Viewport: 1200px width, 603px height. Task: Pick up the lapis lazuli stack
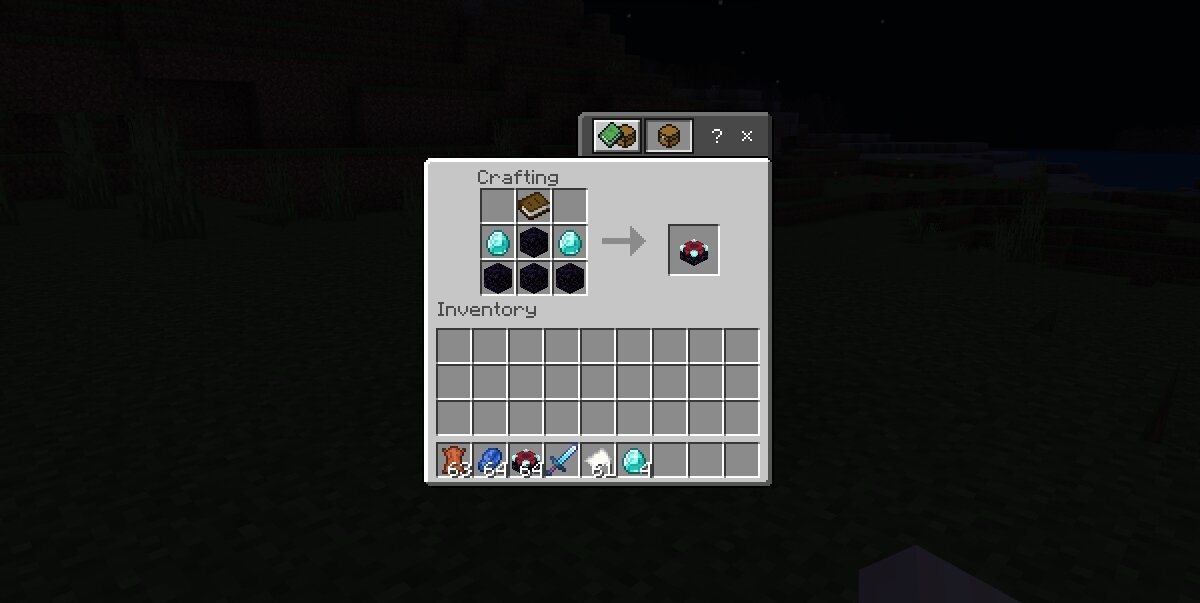(490, 461)
